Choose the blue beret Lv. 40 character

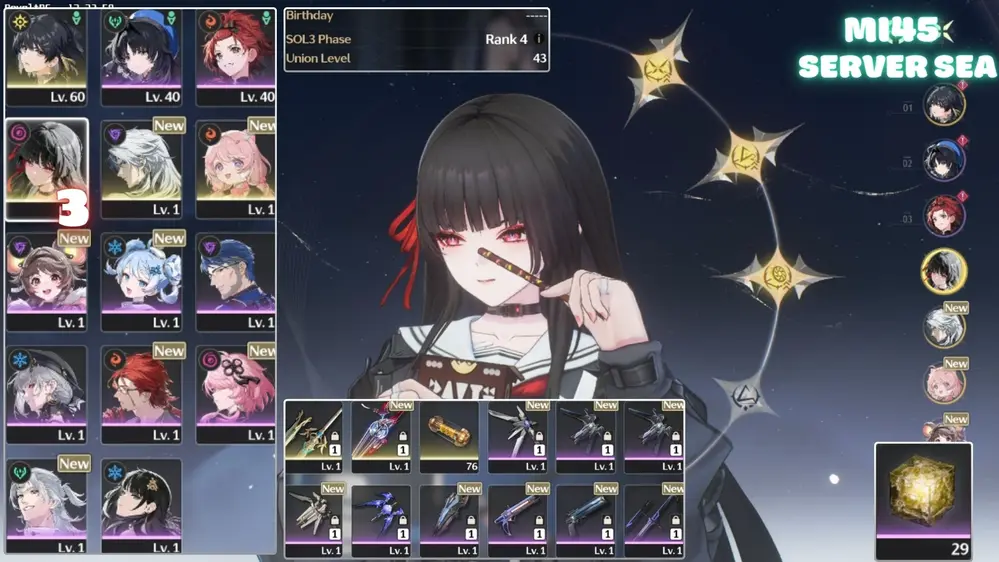(141, 56)
